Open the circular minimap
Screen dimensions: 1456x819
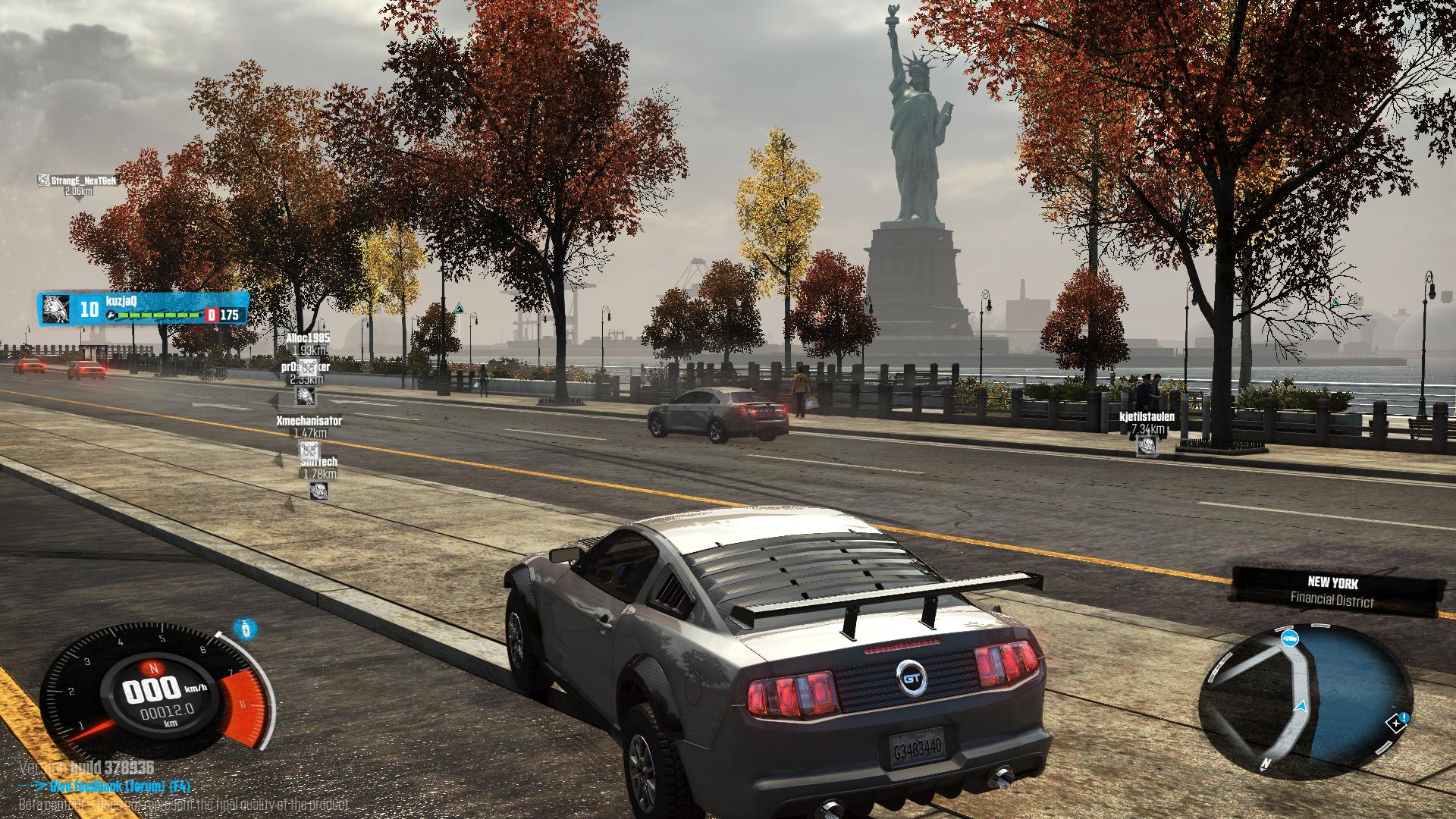pyautogui.click(x=1306, y=698)
